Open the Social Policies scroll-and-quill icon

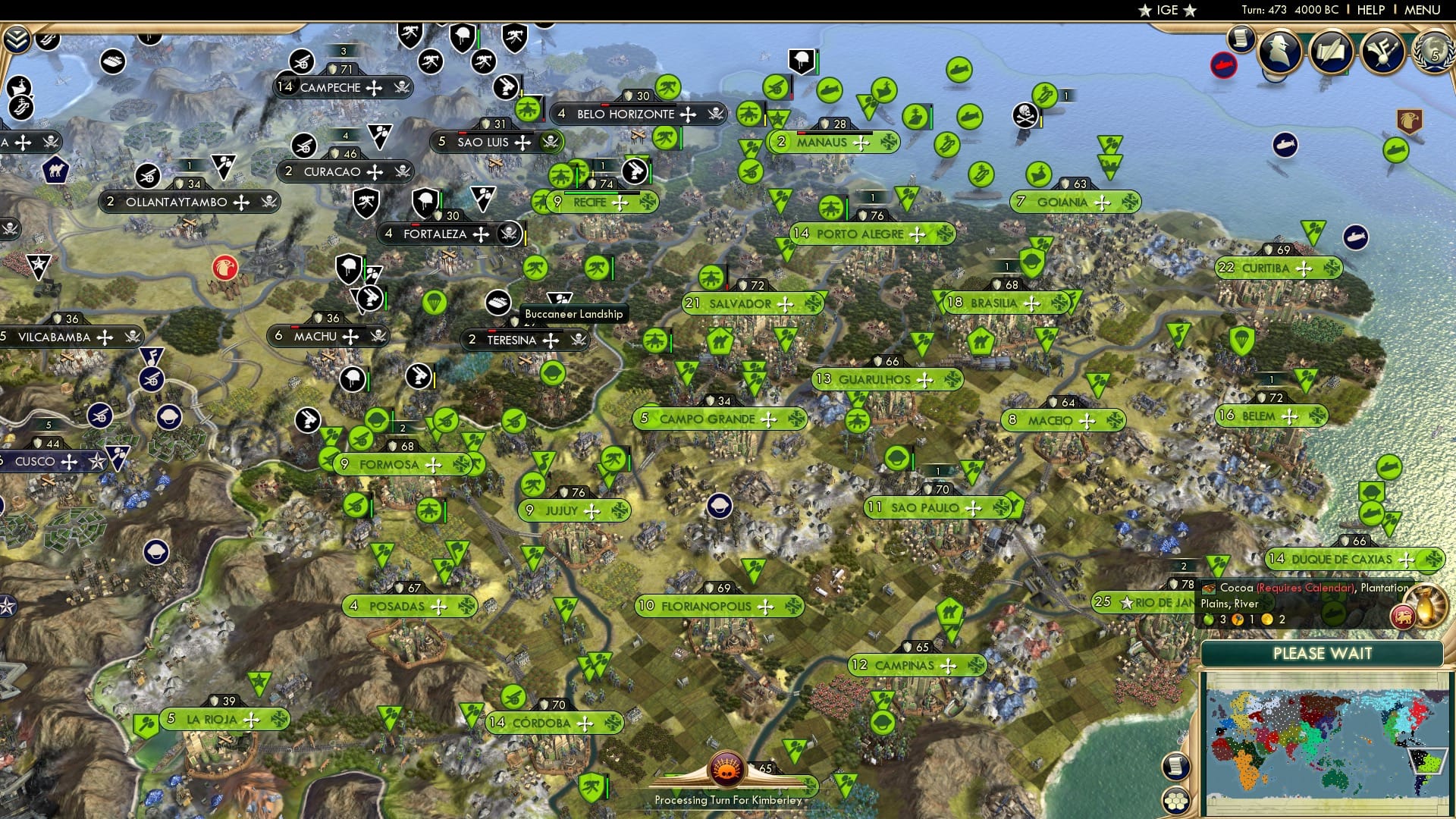1331,52
